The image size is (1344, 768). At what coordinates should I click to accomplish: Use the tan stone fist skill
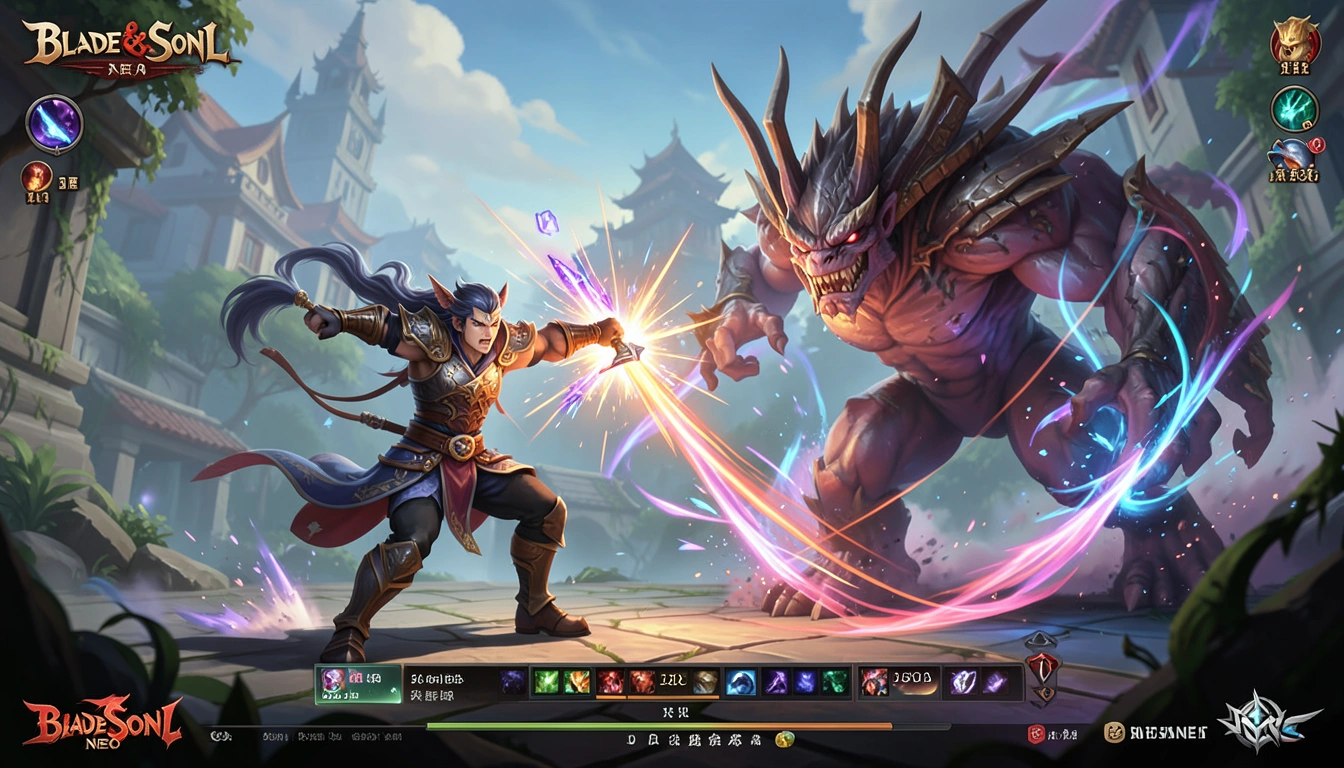[705, 682]
